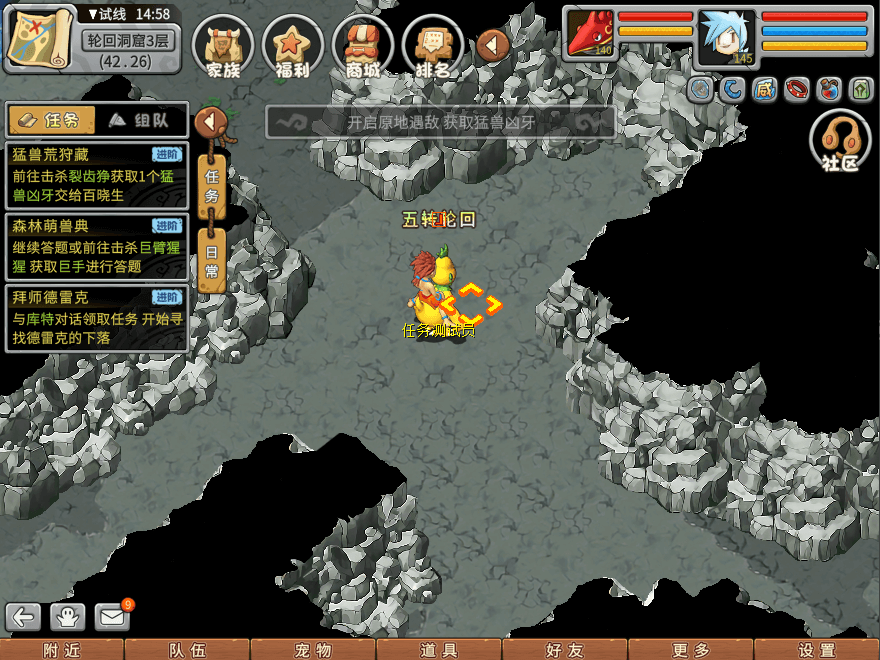The image size is (880, 660).
Task: Open the 宠物 pet menu
Action: (x=312, y=650)
